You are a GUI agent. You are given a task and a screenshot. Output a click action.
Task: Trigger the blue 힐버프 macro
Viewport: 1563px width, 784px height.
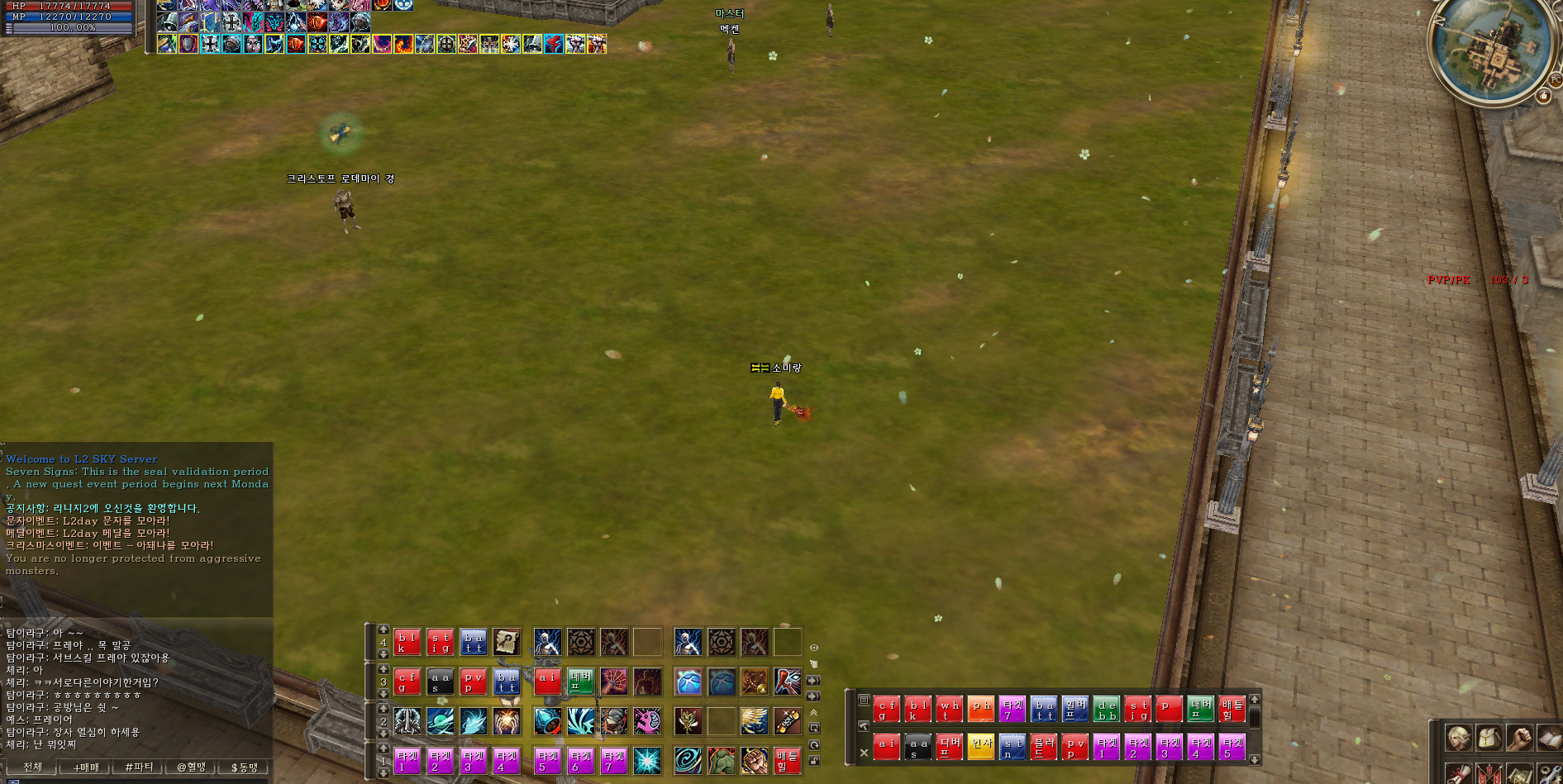point(1075,710)
